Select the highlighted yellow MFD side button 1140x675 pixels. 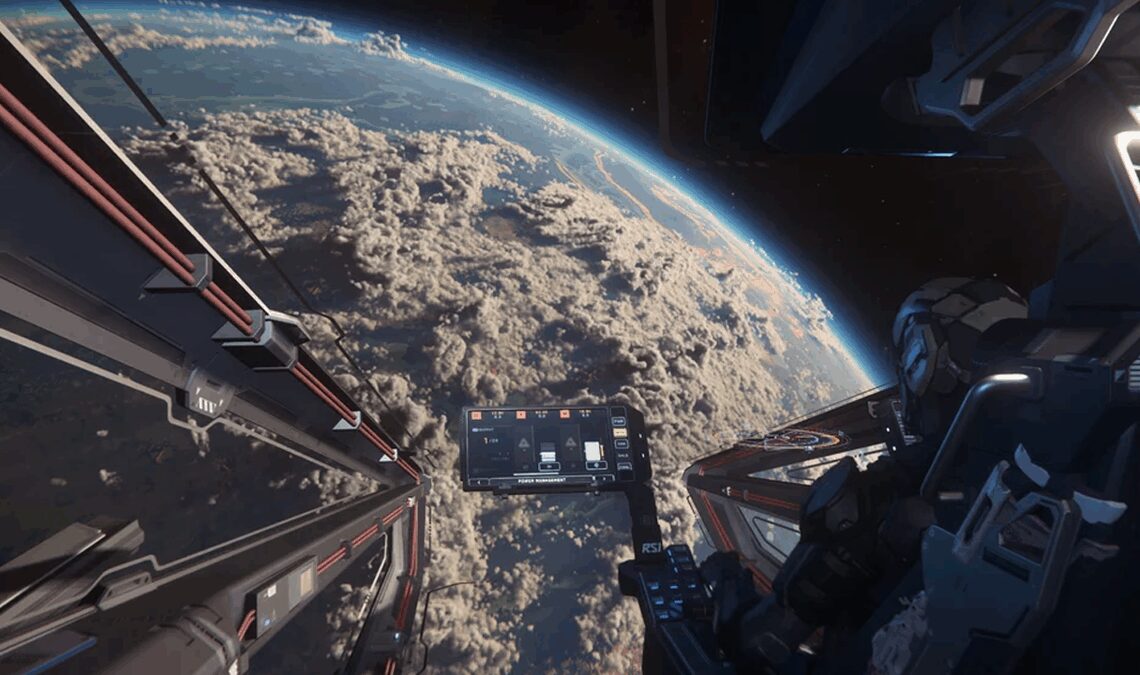point(620,431)
